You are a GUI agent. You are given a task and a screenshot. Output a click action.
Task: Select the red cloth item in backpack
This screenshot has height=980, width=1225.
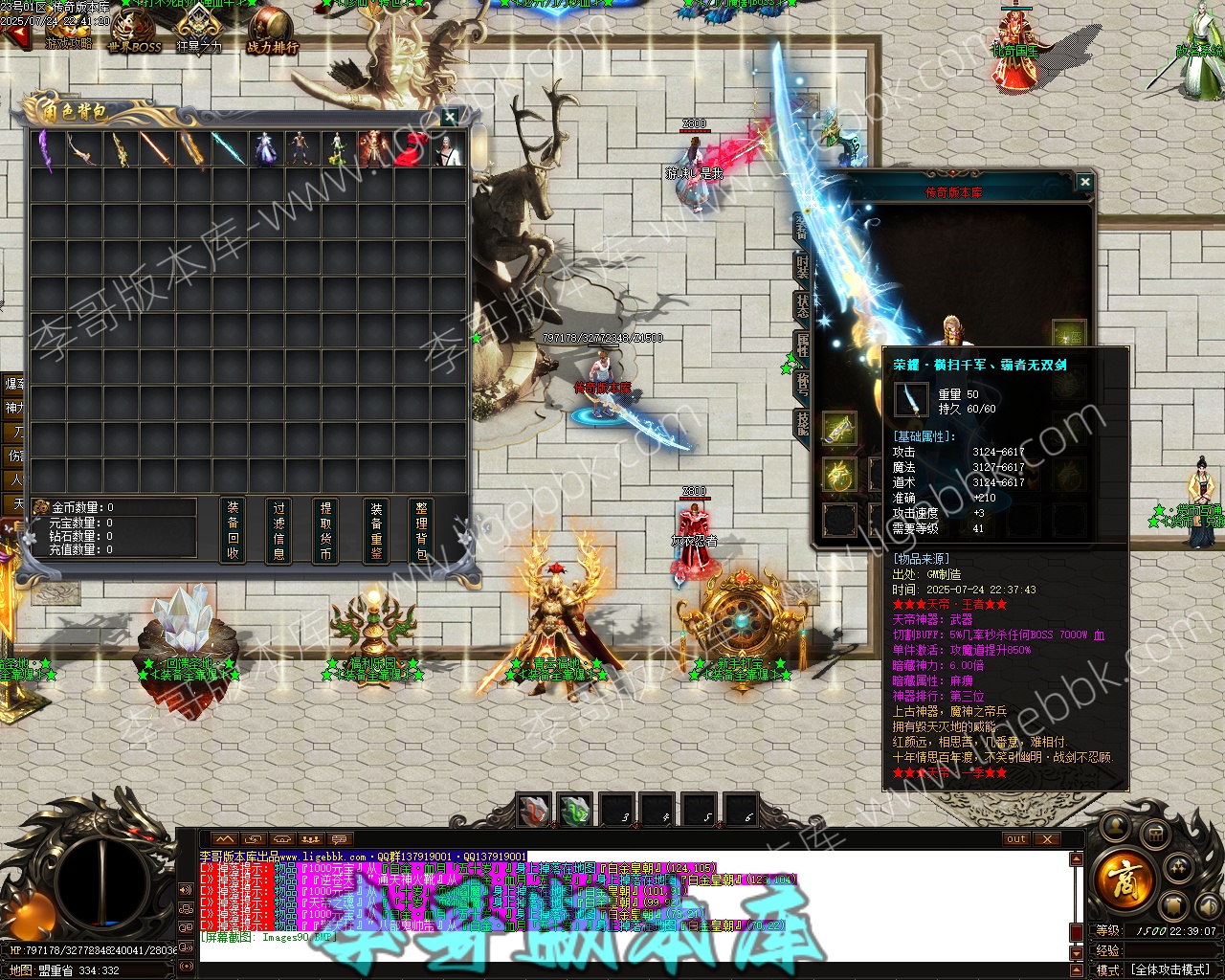point(410,149)
